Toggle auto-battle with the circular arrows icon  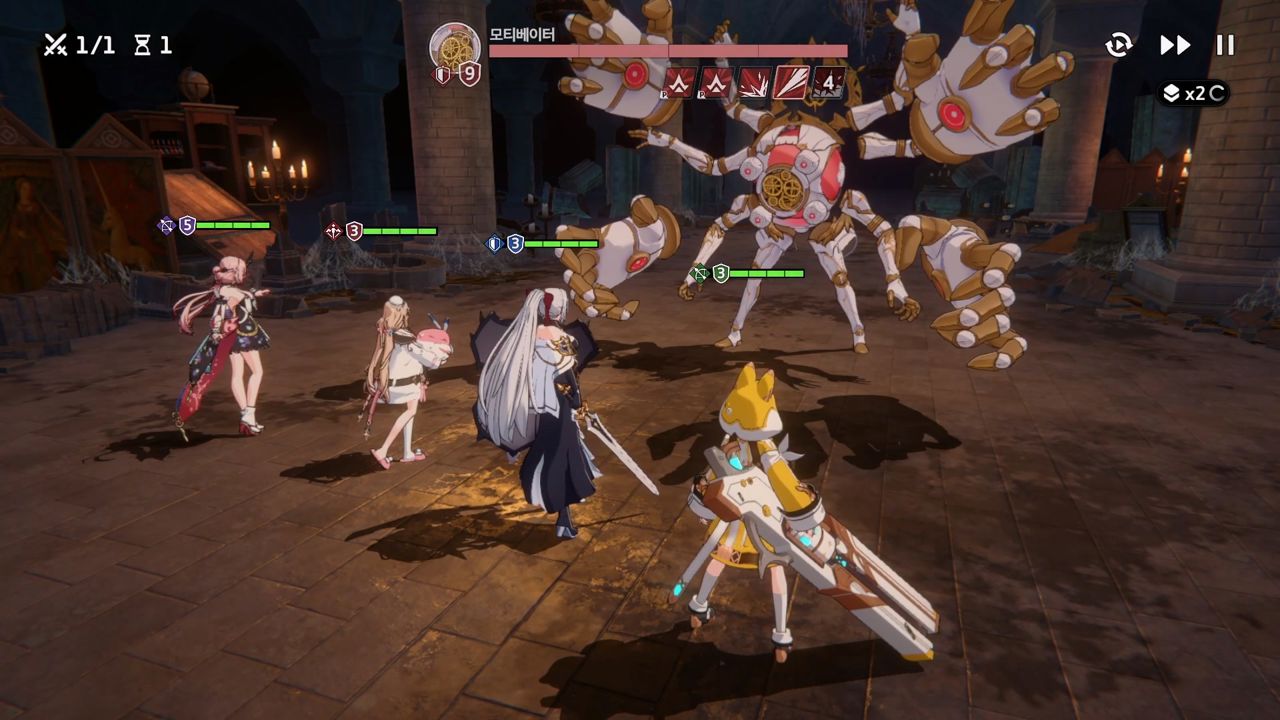coord(1119,45)
